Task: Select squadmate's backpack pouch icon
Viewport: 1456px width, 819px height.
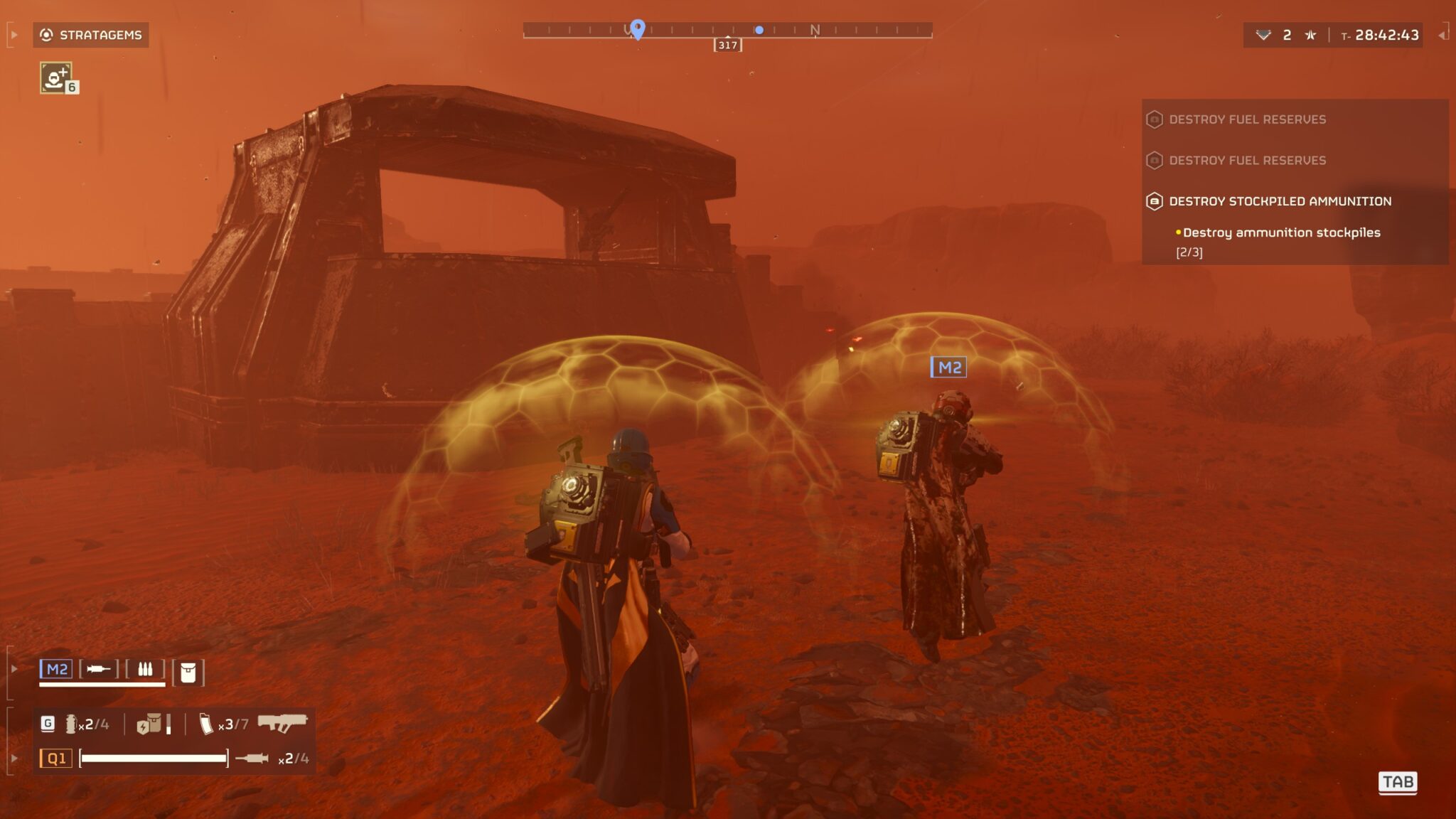Action: coord(188,672)
